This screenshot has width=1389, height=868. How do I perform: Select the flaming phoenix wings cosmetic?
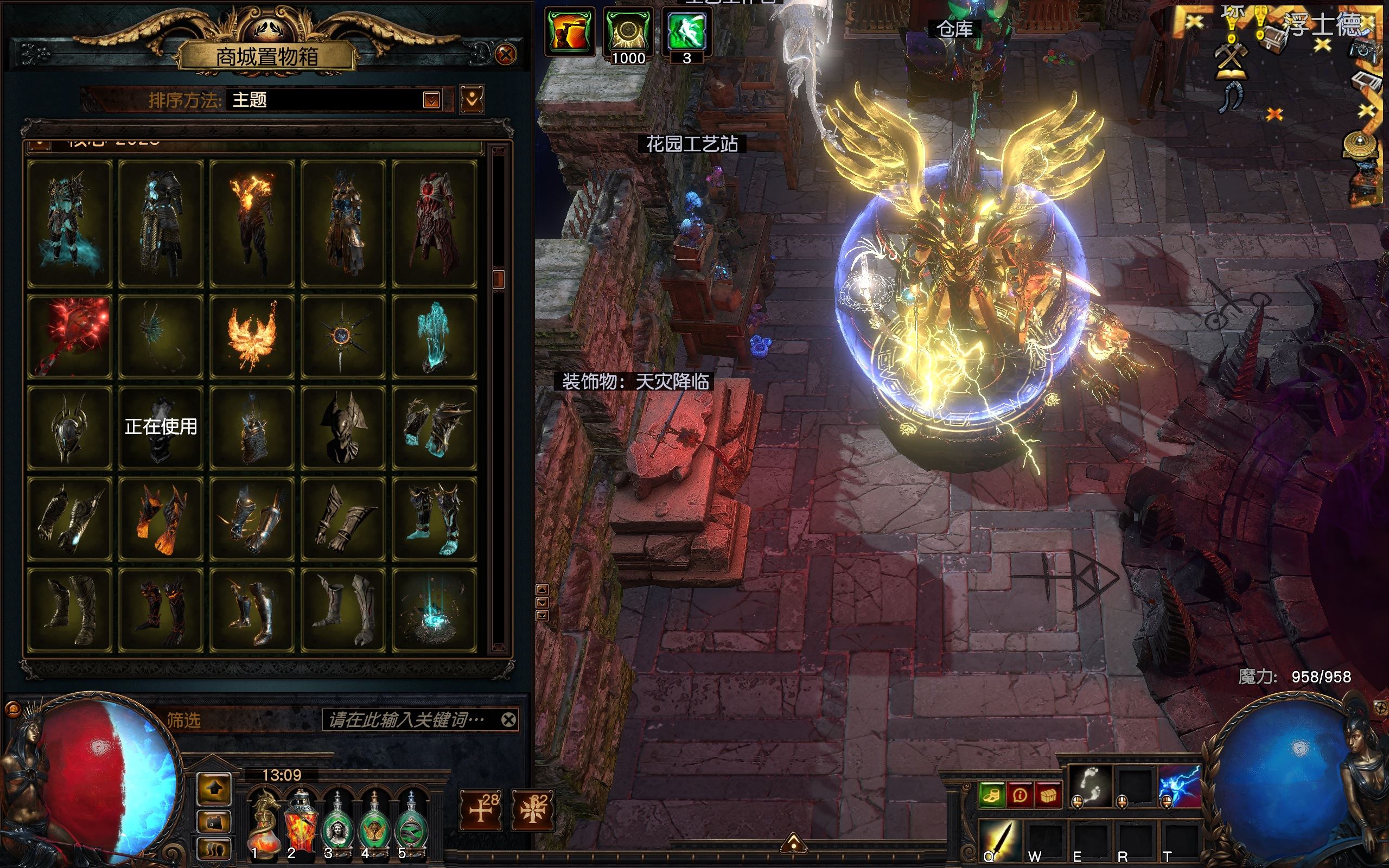(x=251, y=336)
